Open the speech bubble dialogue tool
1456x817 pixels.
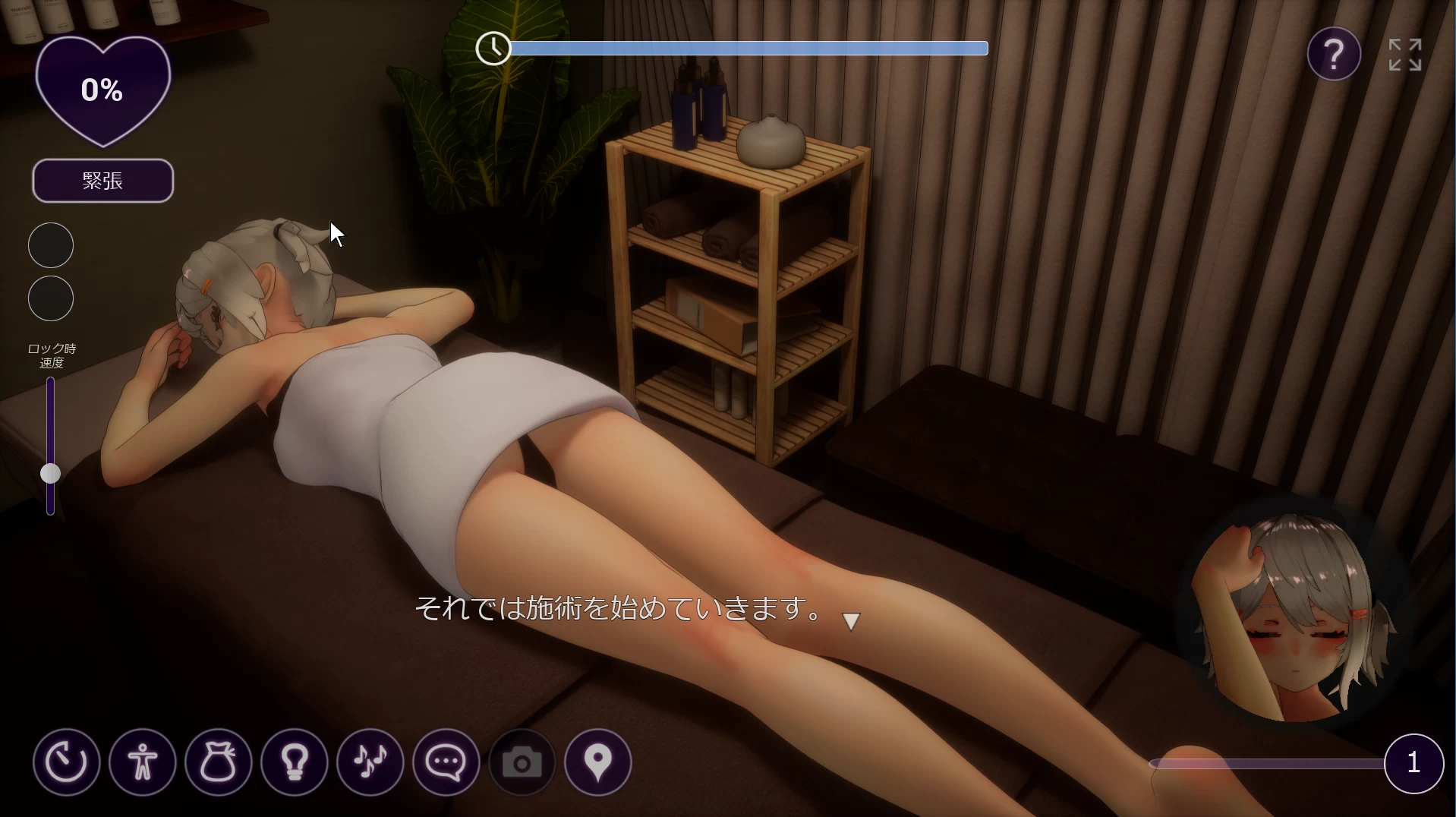click(446, 762)
